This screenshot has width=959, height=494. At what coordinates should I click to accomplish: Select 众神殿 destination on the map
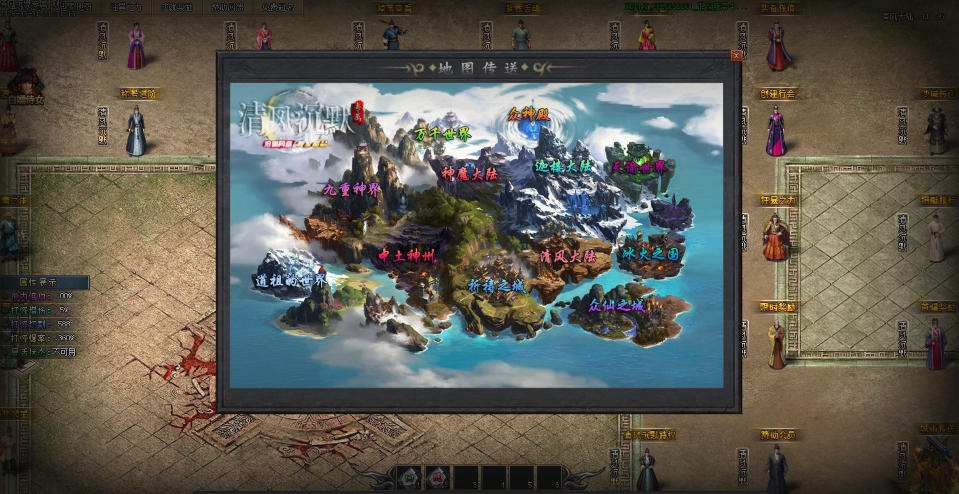click(529, 115)
